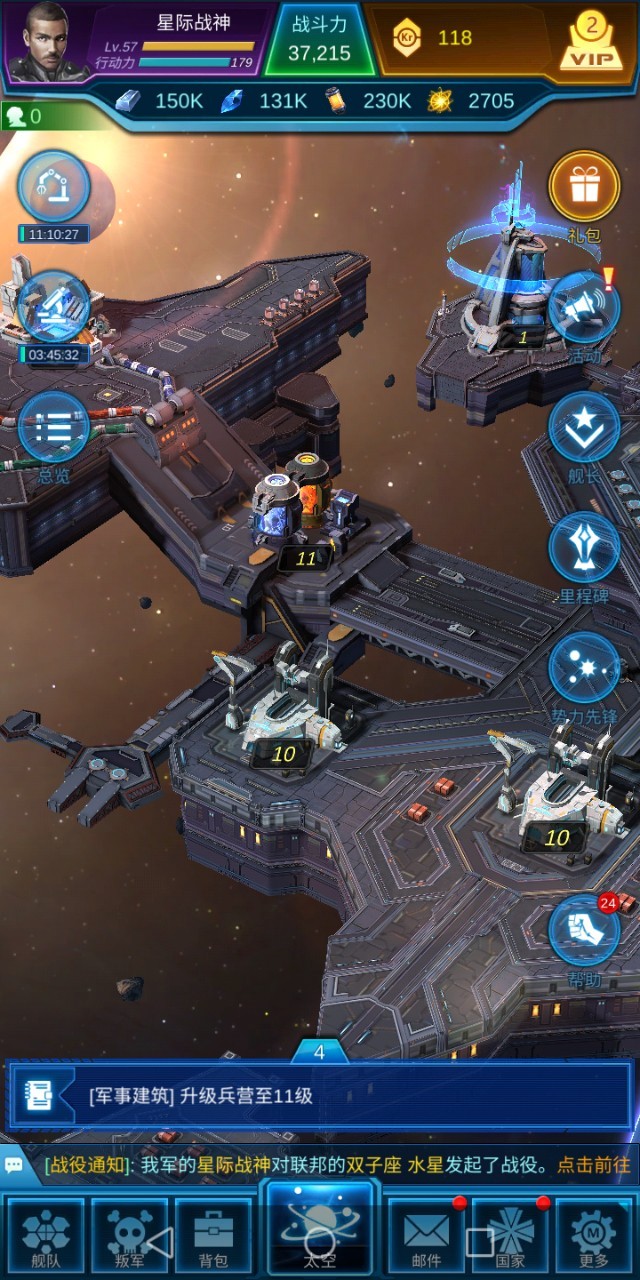
Task: Open the 里程碑 milestone screen
Action: pyautogui.click(x=584, y=550)
